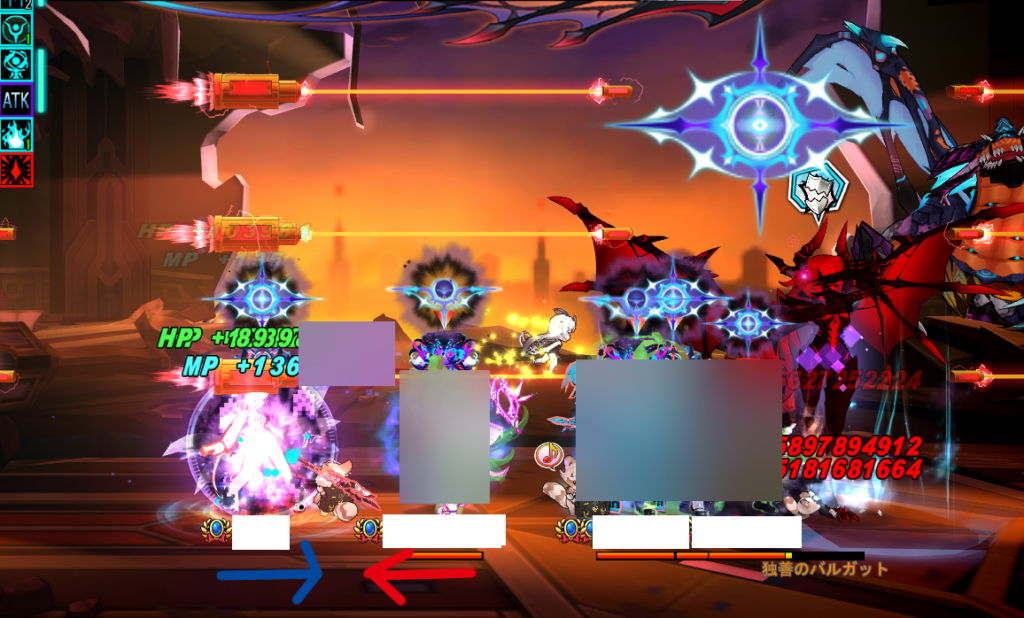The width and height of the screenshot is (1024, 618).
Task: Select the cyan eye orb buff icon
Action: [16, 64]
